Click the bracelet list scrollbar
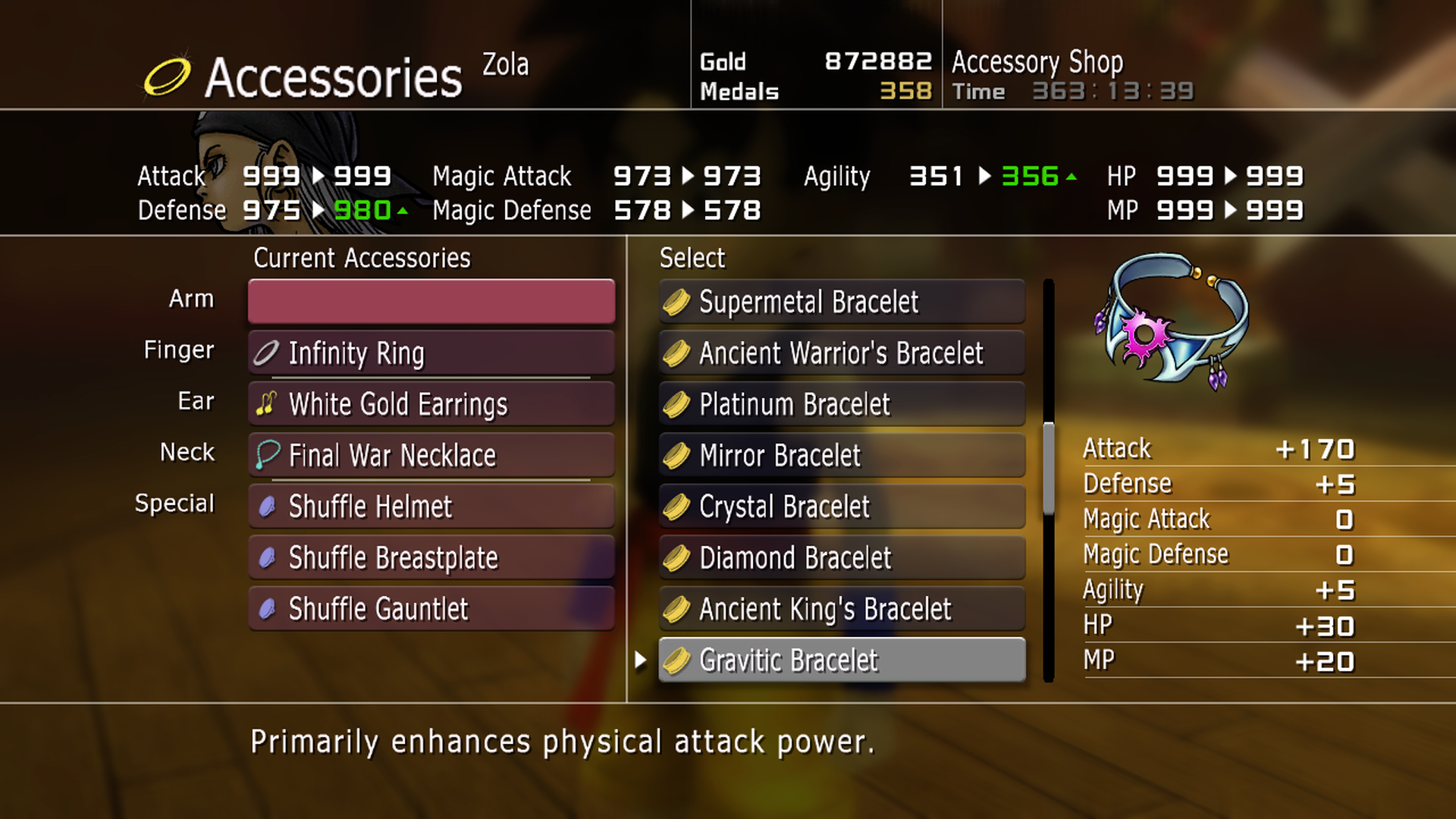 pyautogui.click(x=1049, y=469)
